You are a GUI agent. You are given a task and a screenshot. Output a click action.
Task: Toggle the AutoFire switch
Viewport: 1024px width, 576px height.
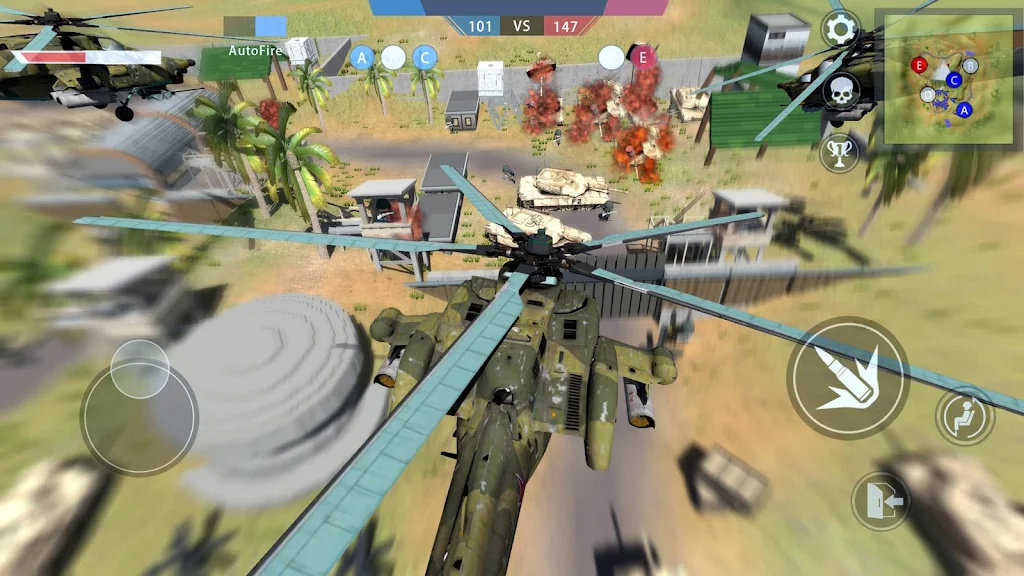pos(255,25)
